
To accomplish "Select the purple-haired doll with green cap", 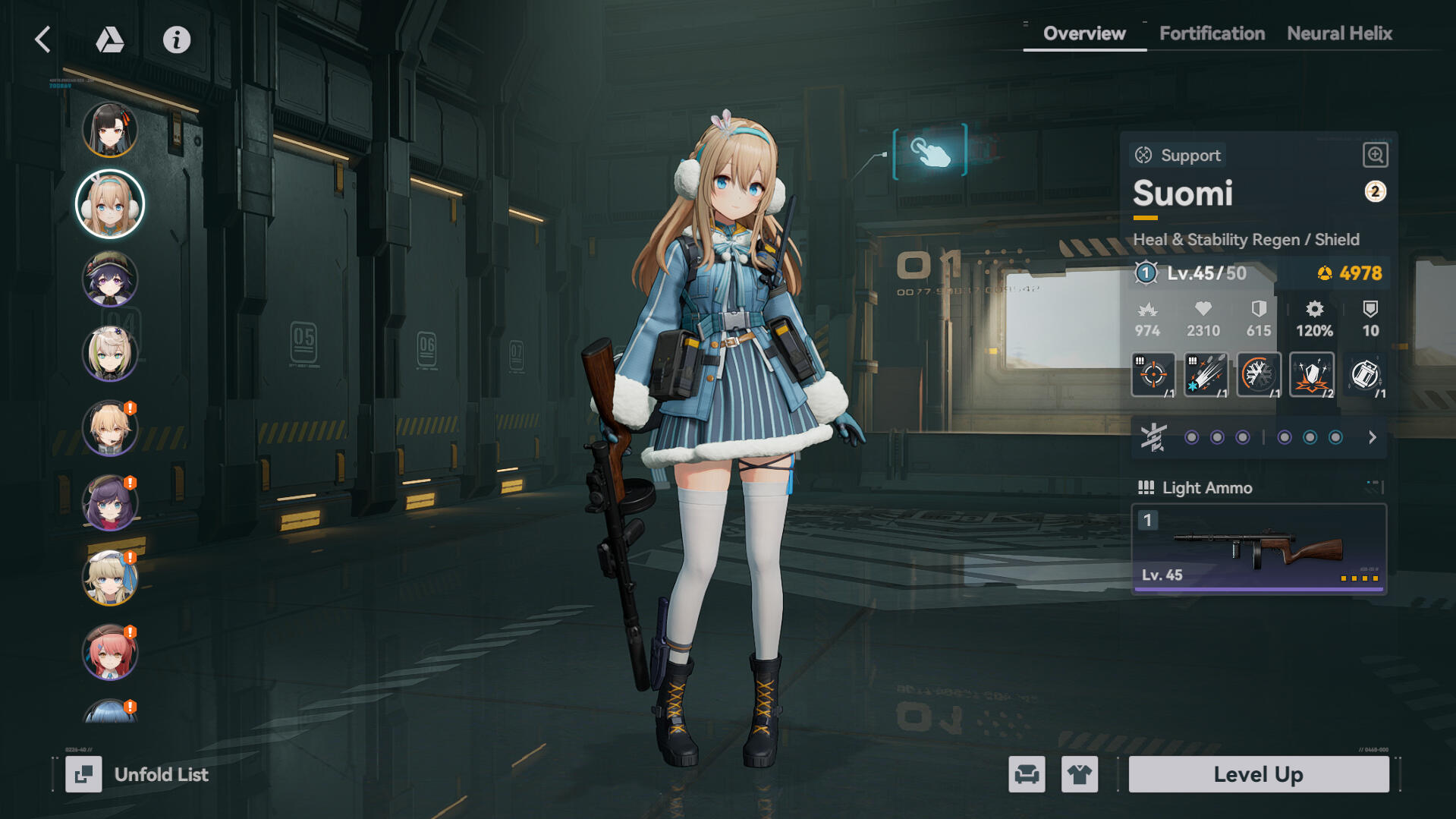I will [110, 279].
